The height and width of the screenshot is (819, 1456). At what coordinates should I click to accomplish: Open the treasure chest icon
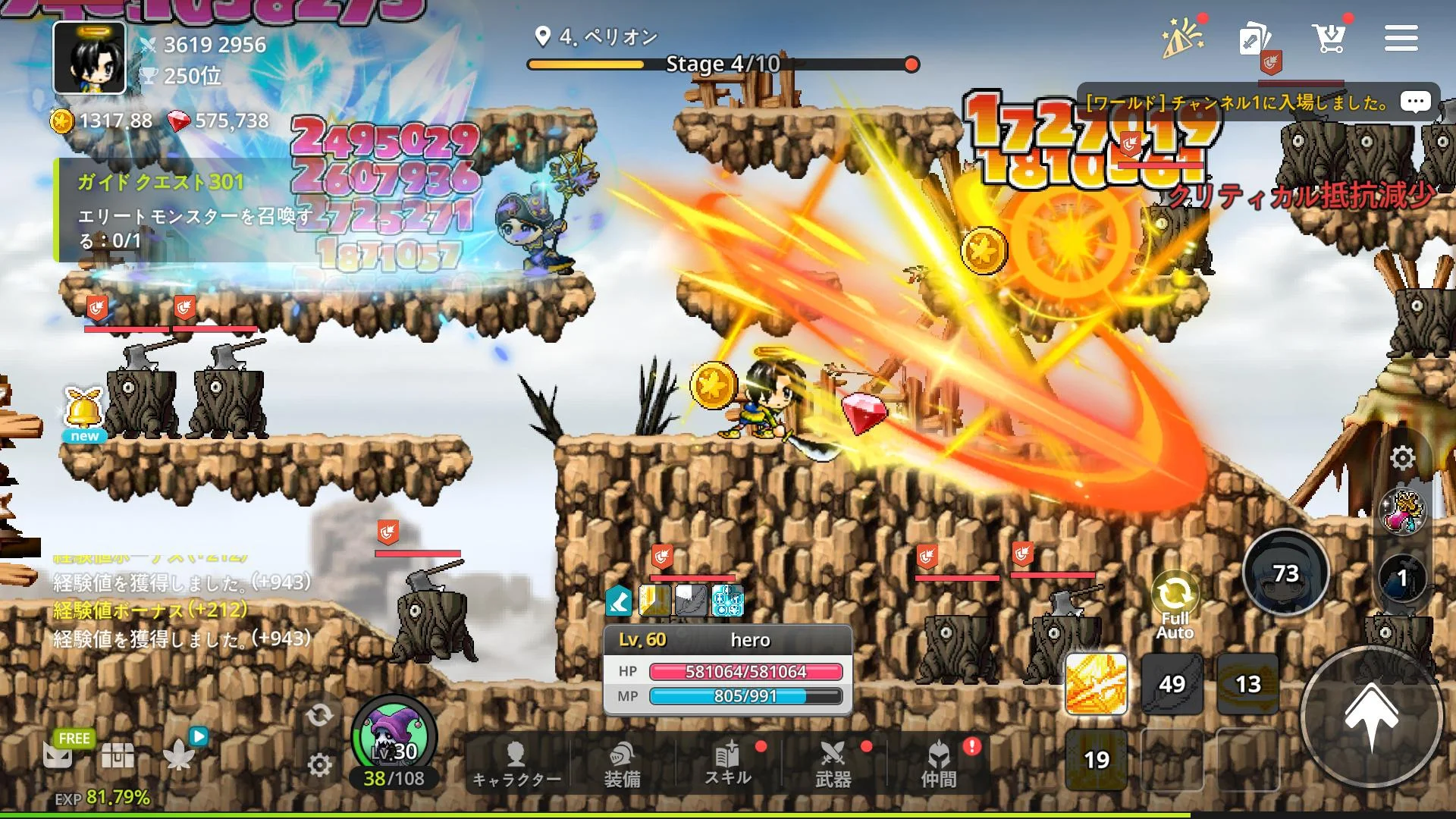click(118, 755)
